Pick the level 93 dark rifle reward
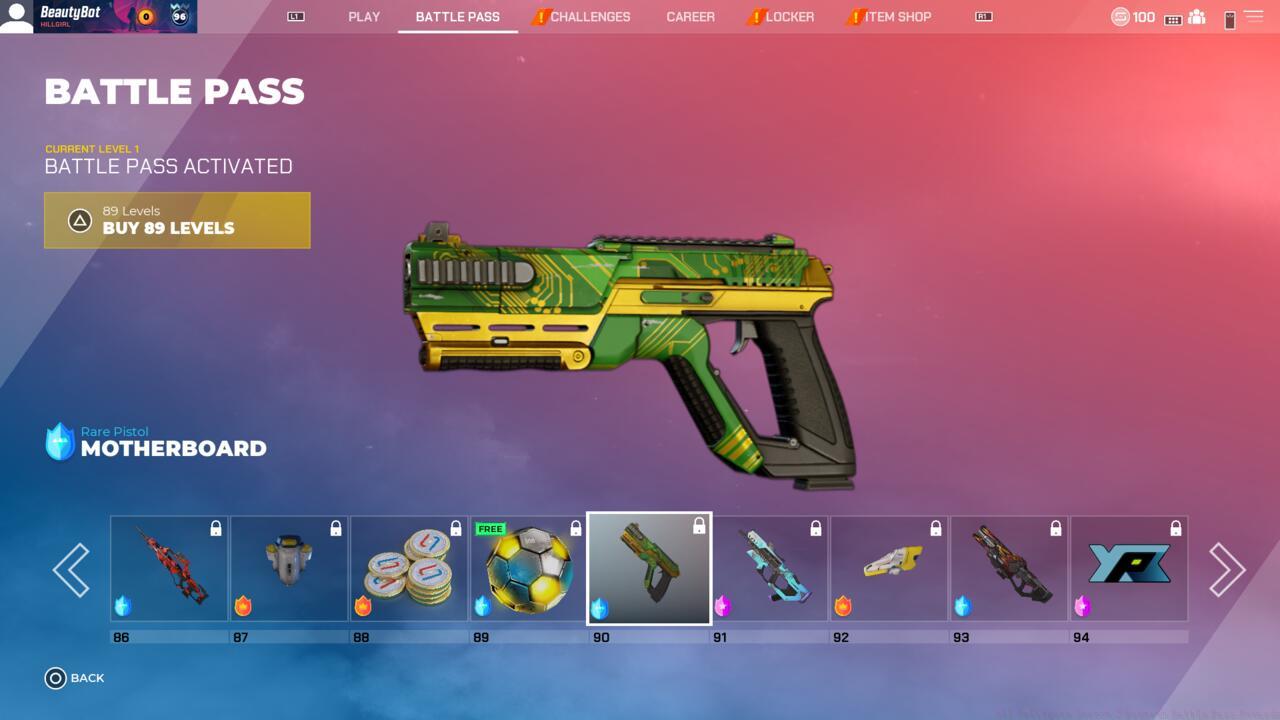Image resolution: width=1280 pixels, height=720 pixels. [1009, 569]
